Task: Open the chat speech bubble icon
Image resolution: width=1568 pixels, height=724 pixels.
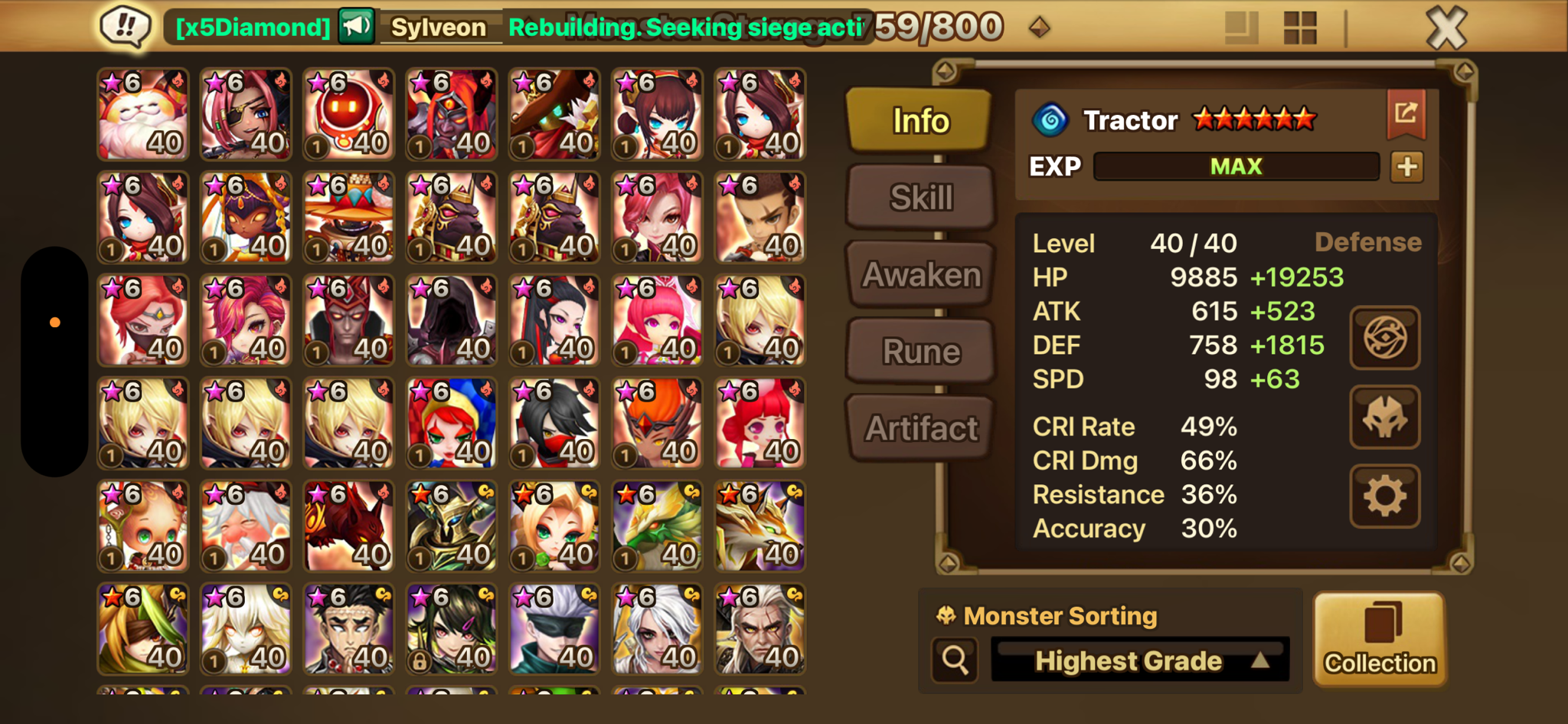Action: coord(125,27)
